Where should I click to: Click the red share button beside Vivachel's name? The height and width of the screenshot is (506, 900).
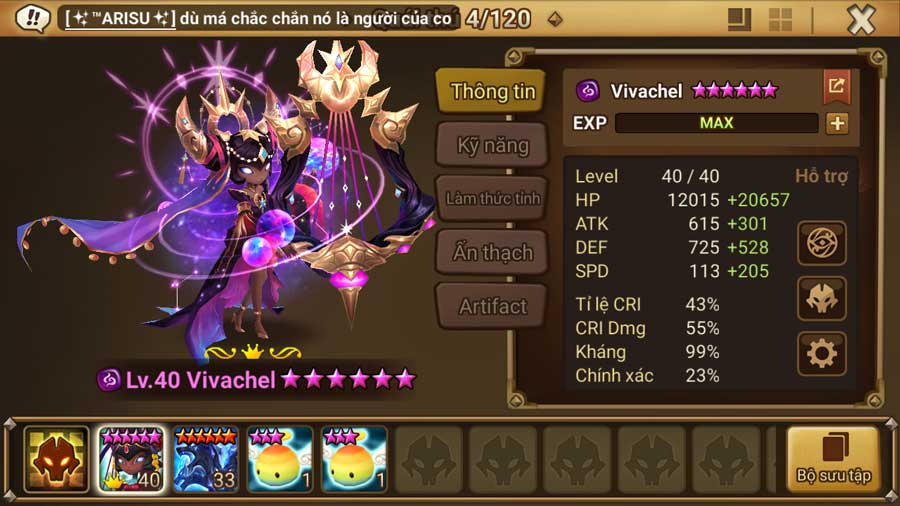click(x=836, y=87)
